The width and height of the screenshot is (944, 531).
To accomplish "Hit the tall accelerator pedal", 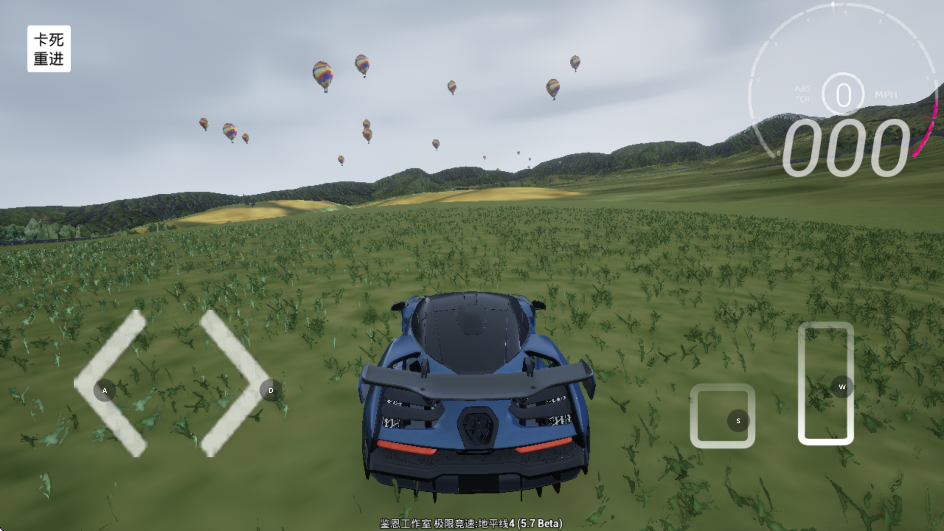I will 826,383.
